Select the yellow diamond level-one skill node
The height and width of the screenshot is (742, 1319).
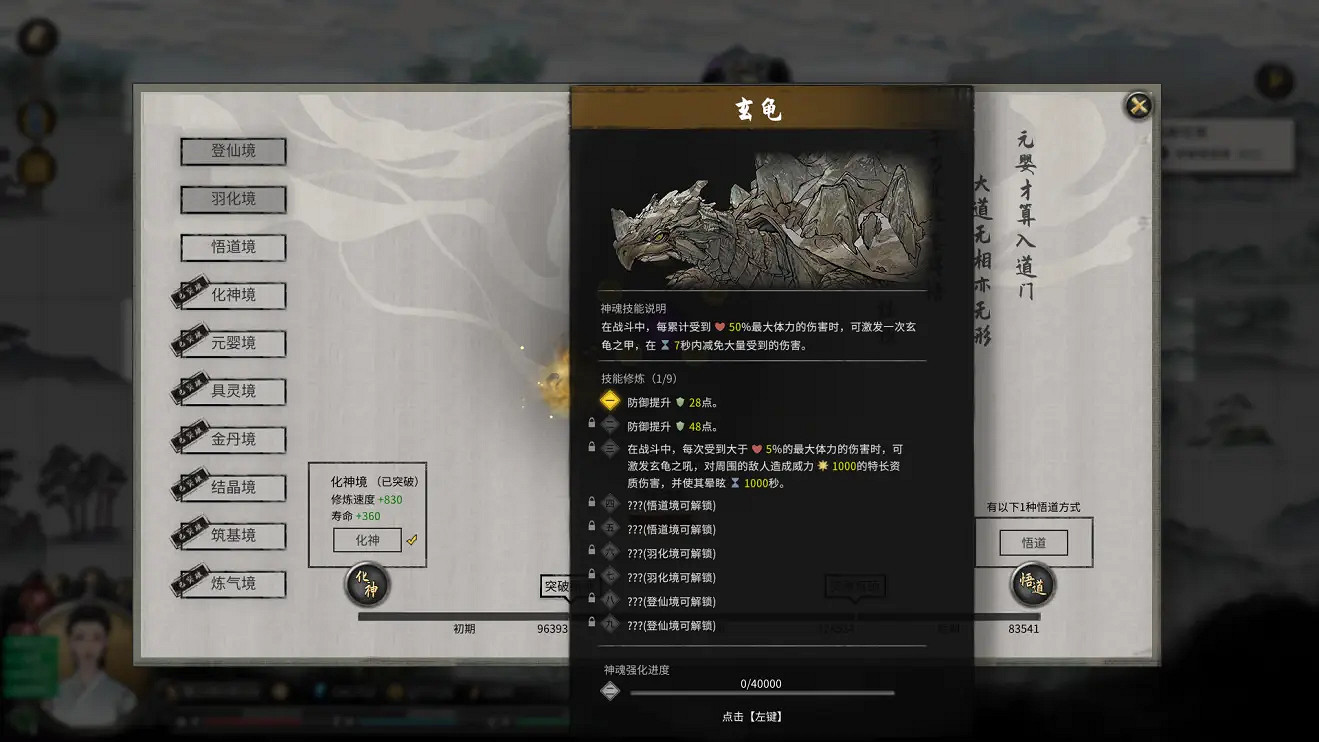(610, 401)
